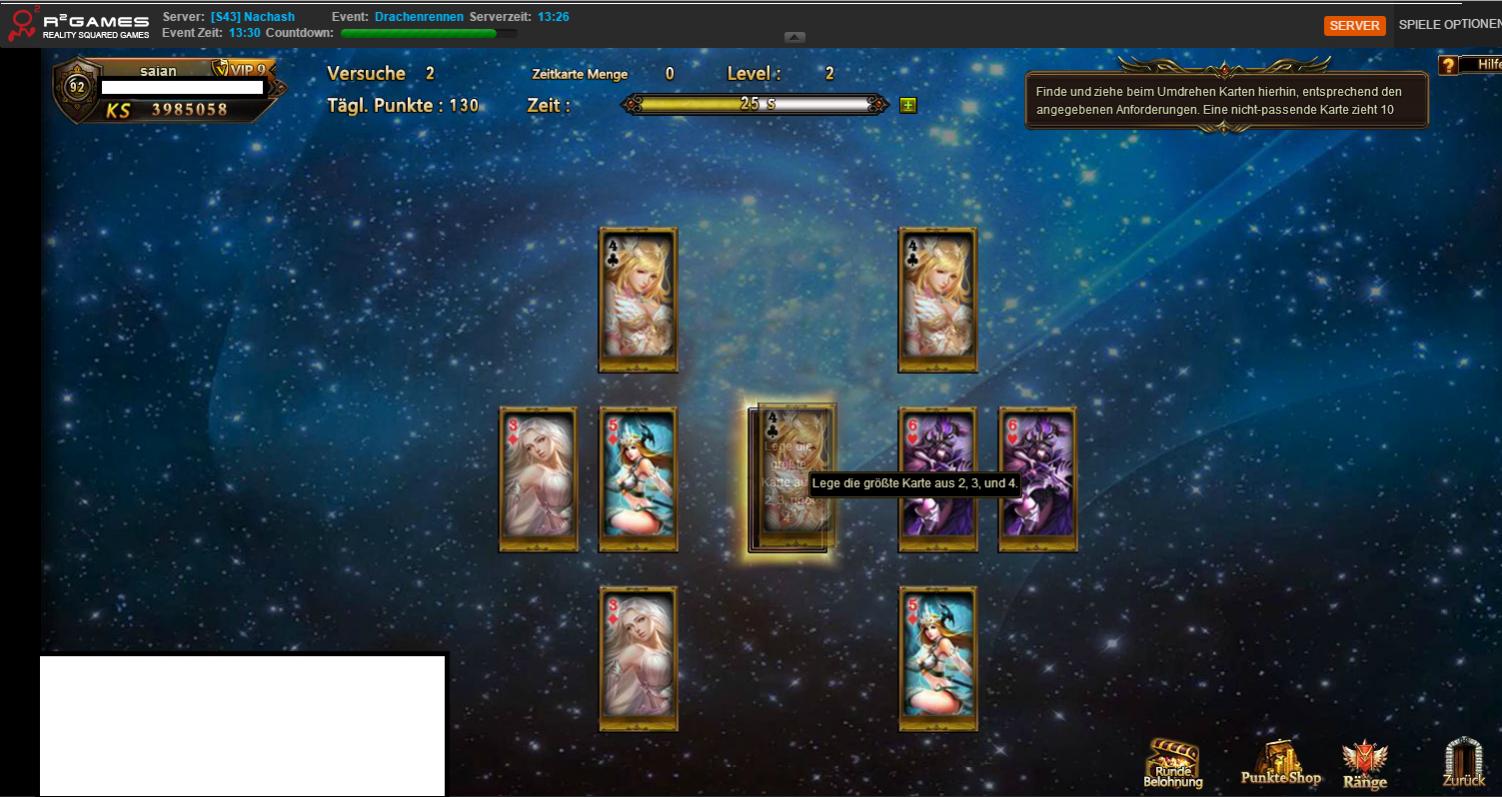Open SPIELE OPTIONEN in the top bar
The height and width of the screenshot is (797, 1502).
[1449, 25]
